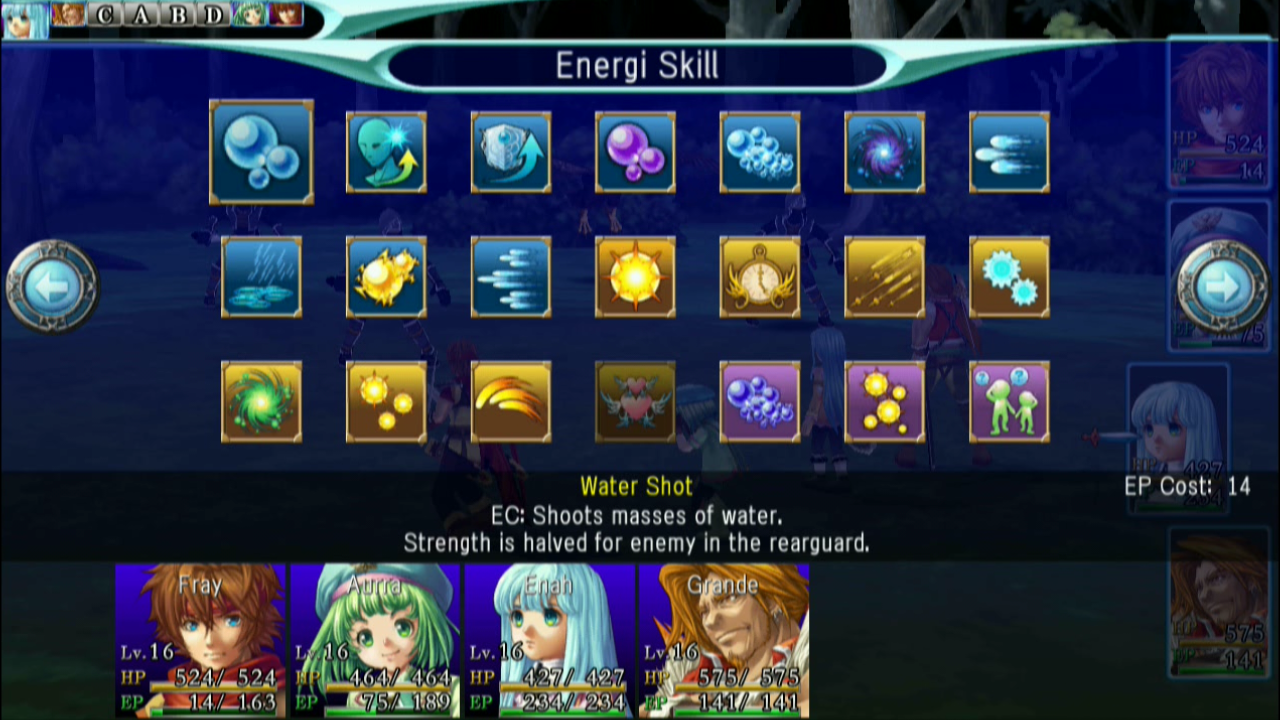This screenshot has height=720, width=1280.
Task: Switch to party formation tab A
Action: point(140,16)
